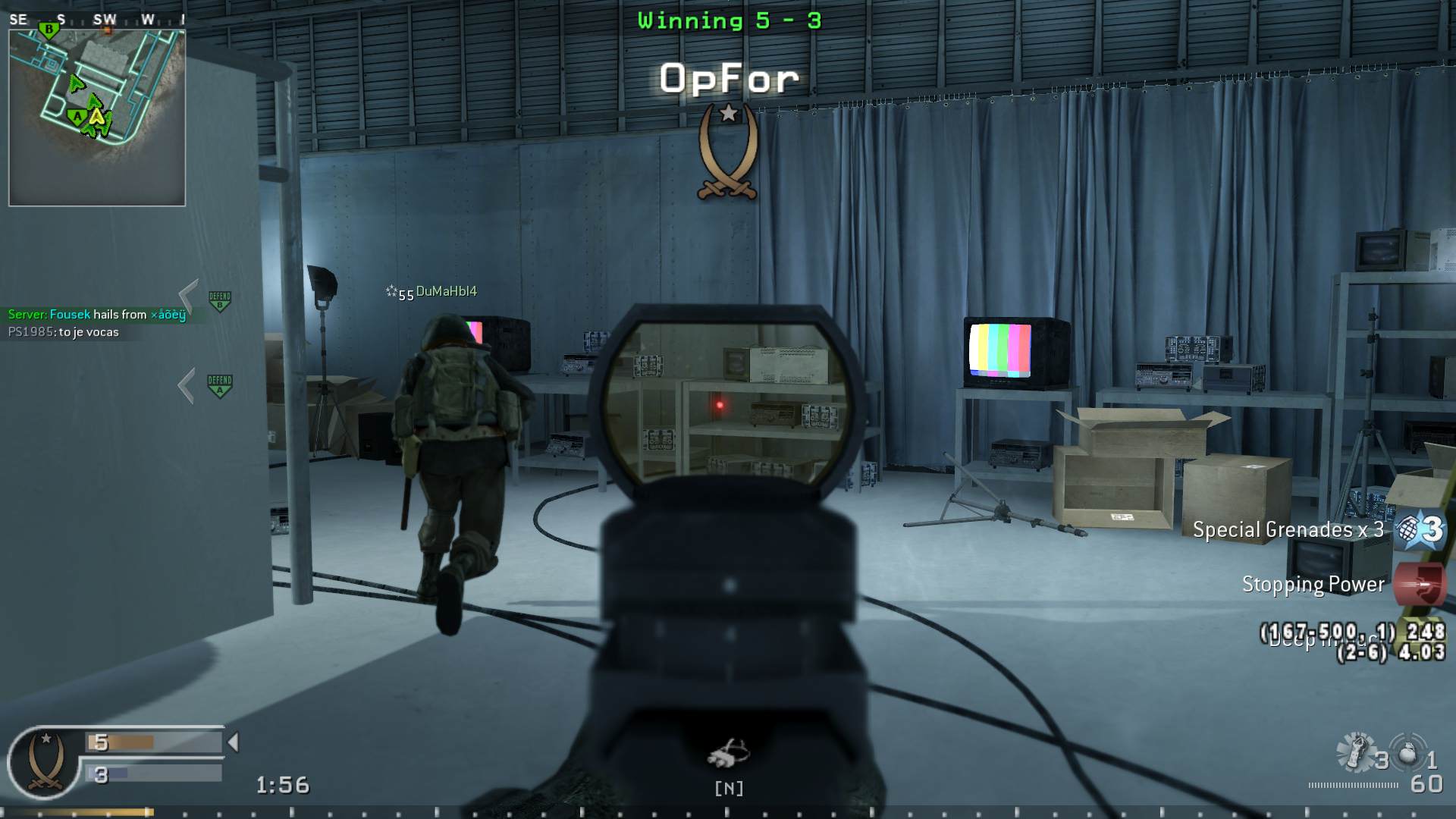Click the rank star beside DuMaHbl4's nametag
1456x819 pixels.
[x=391, y=290]
